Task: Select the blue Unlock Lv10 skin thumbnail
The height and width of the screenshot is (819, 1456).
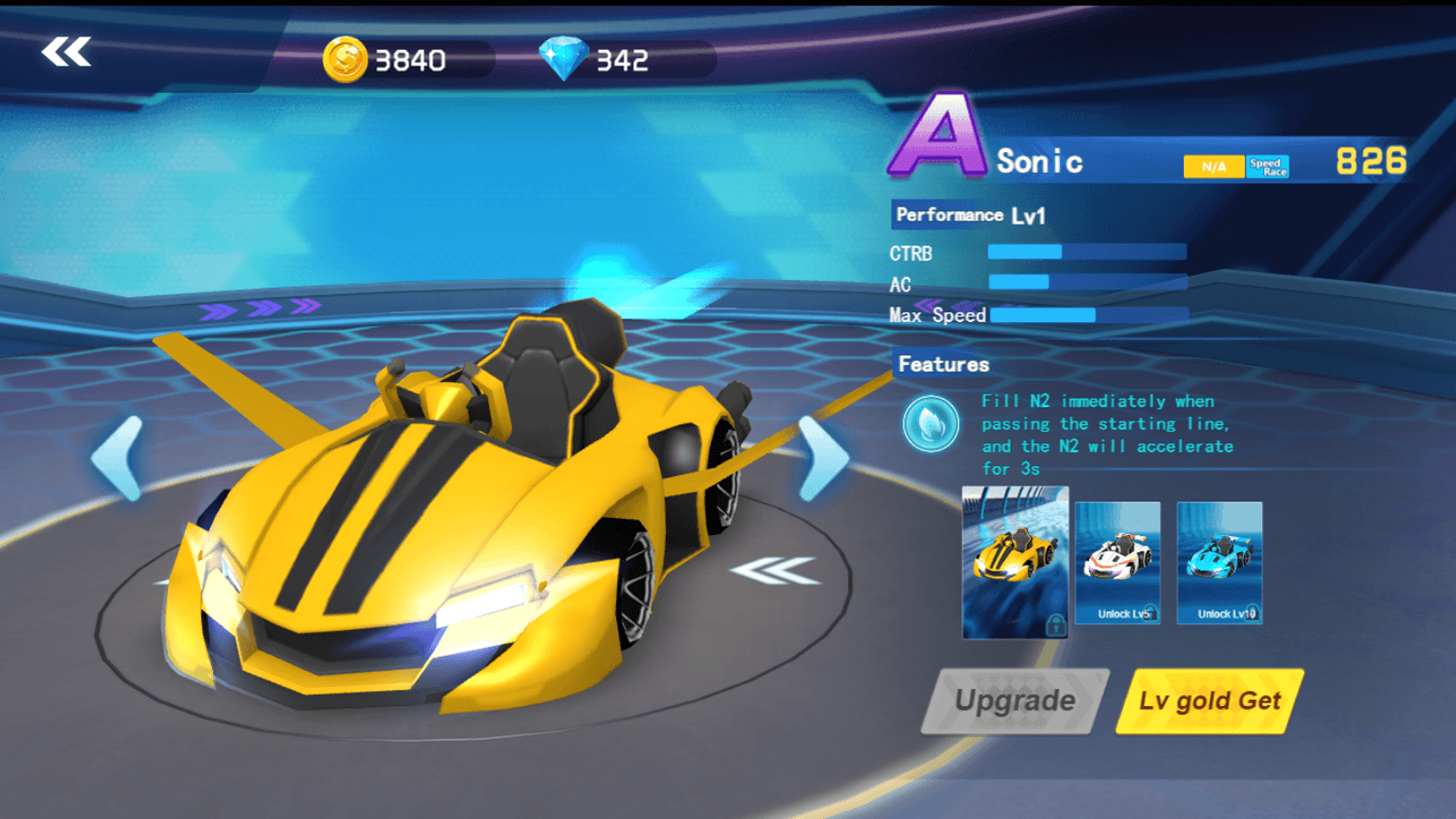Action: tap(1219, 564)
